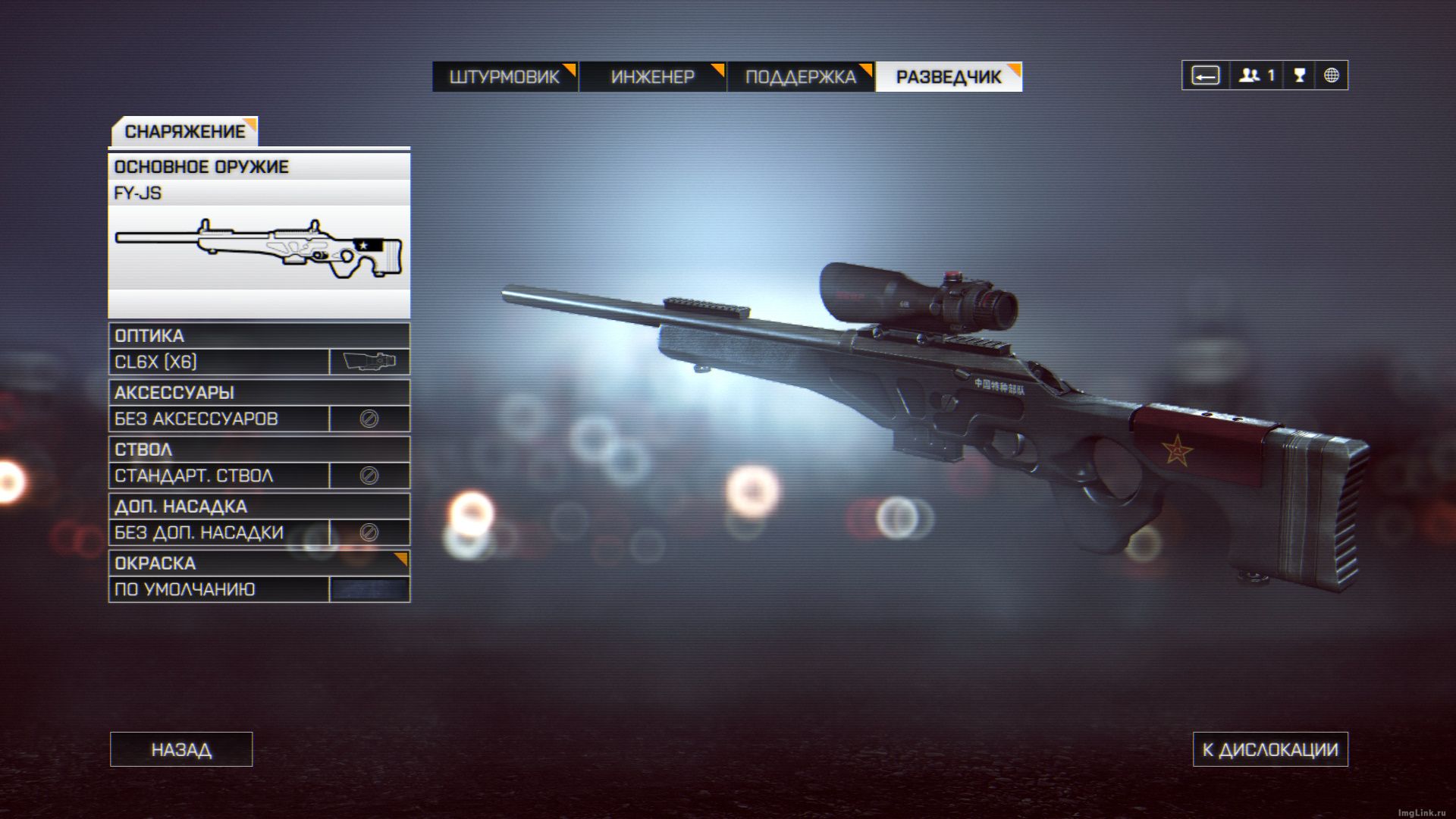This screenshot has width=1456, height=819.
Task: Click the К ДИСЛОКАЦИИ deploy button
Action: 1270,749
